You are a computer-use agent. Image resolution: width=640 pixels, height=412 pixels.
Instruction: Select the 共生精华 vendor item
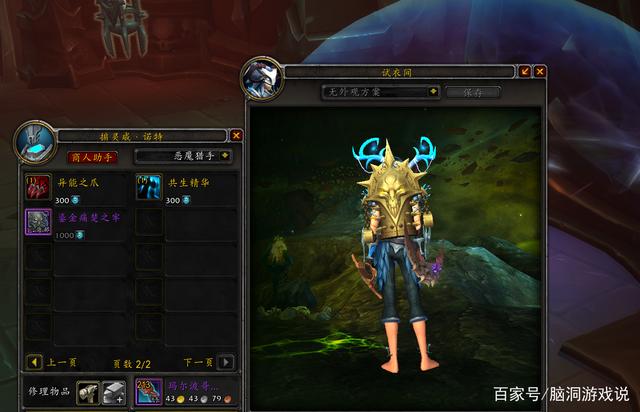click(x=148, y=186)
